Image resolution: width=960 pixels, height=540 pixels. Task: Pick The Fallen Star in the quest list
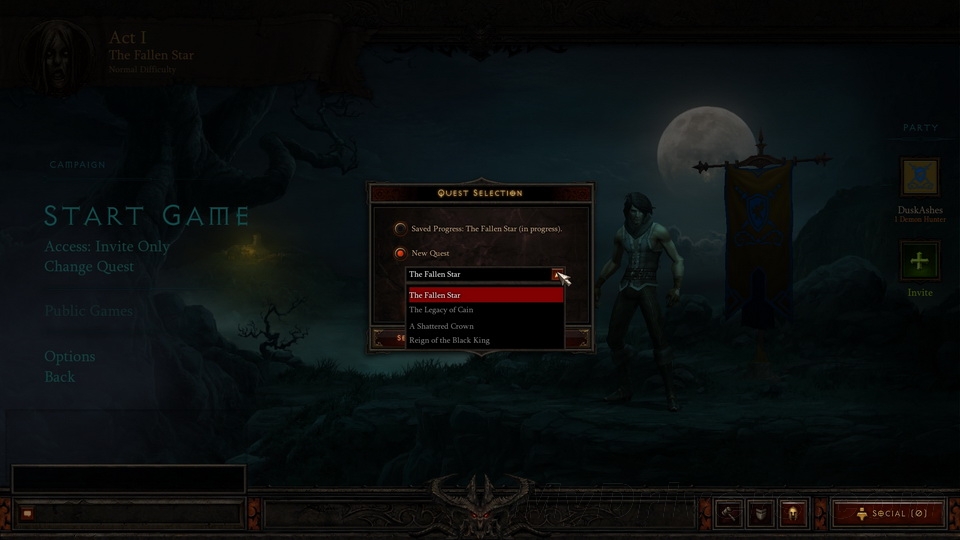(486, 295)
